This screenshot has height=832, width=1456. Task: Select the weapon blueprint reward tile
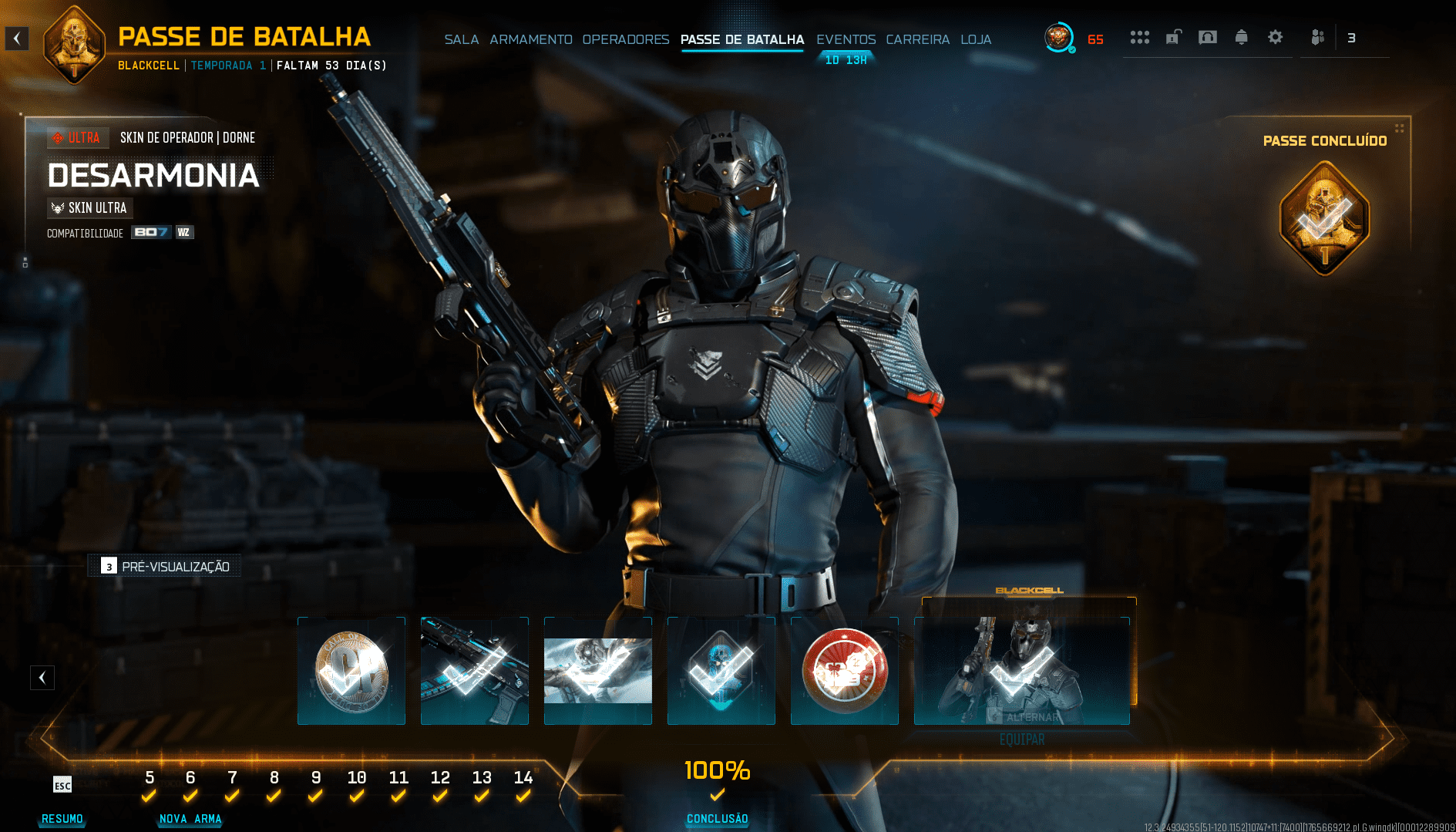click(475, 671)
